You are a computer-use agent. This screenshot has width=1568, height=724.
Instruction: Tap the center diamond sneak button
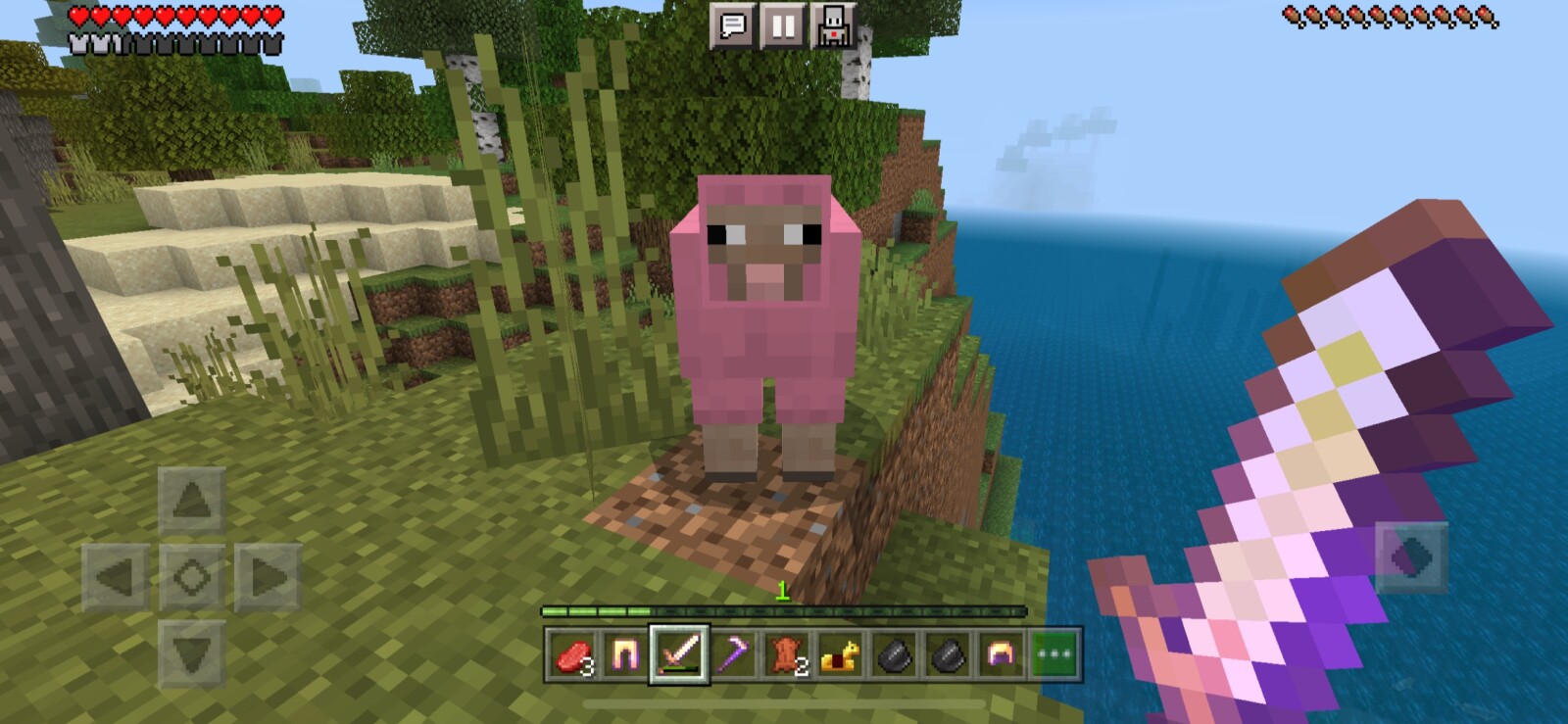pos(192,577)
